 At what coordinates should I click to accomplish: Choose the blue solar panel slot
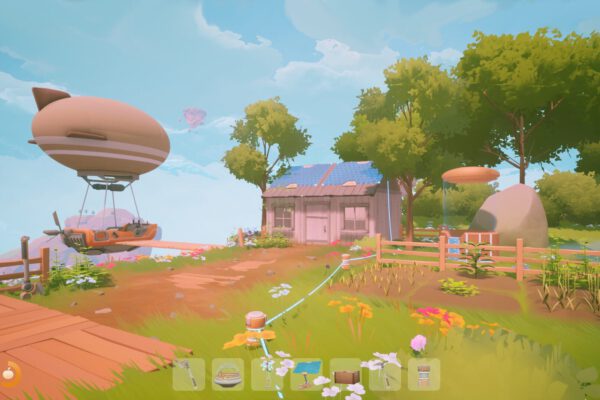click(306, 374)
